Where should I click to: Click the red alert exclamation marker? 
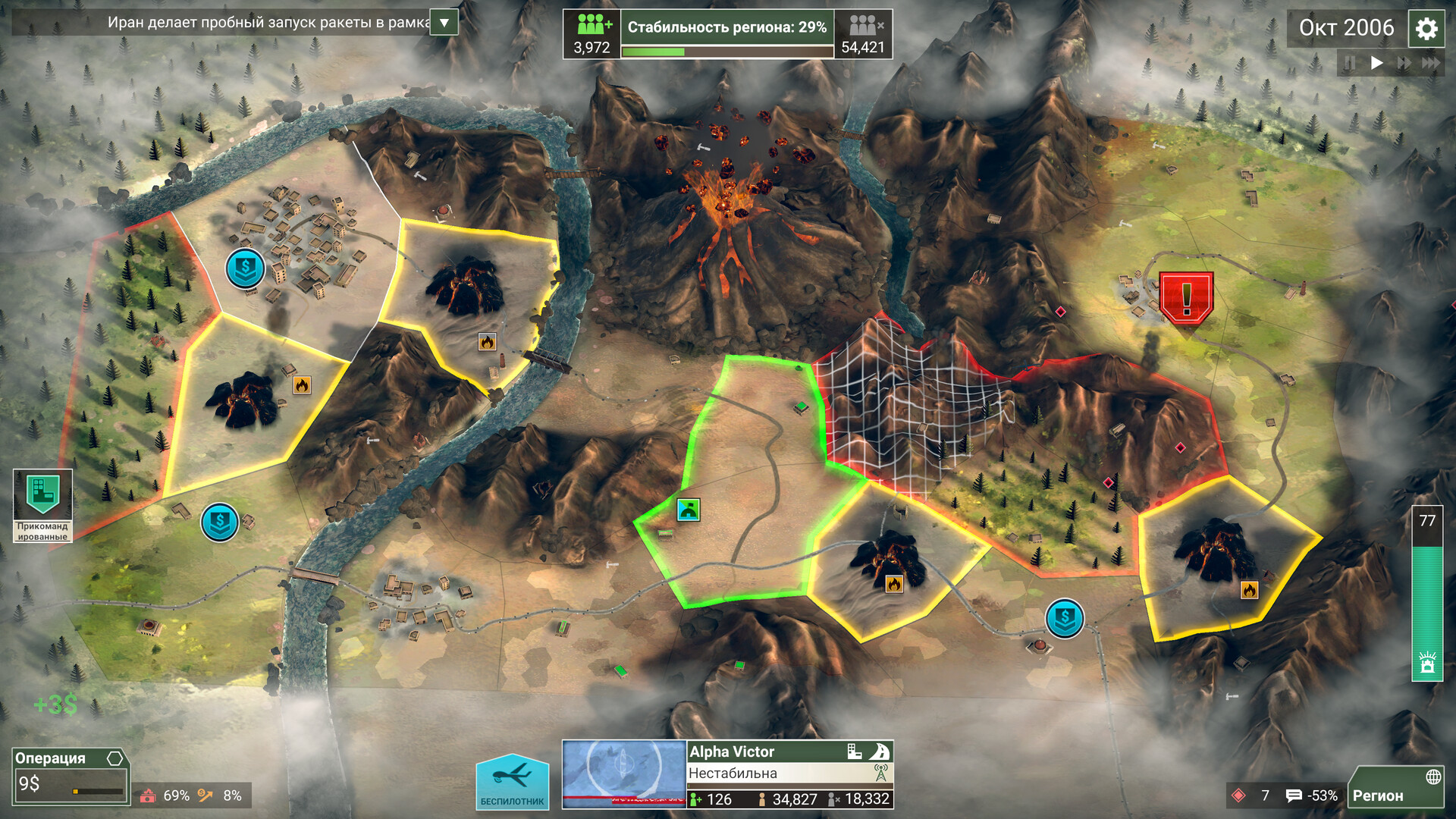(1185, 296)
